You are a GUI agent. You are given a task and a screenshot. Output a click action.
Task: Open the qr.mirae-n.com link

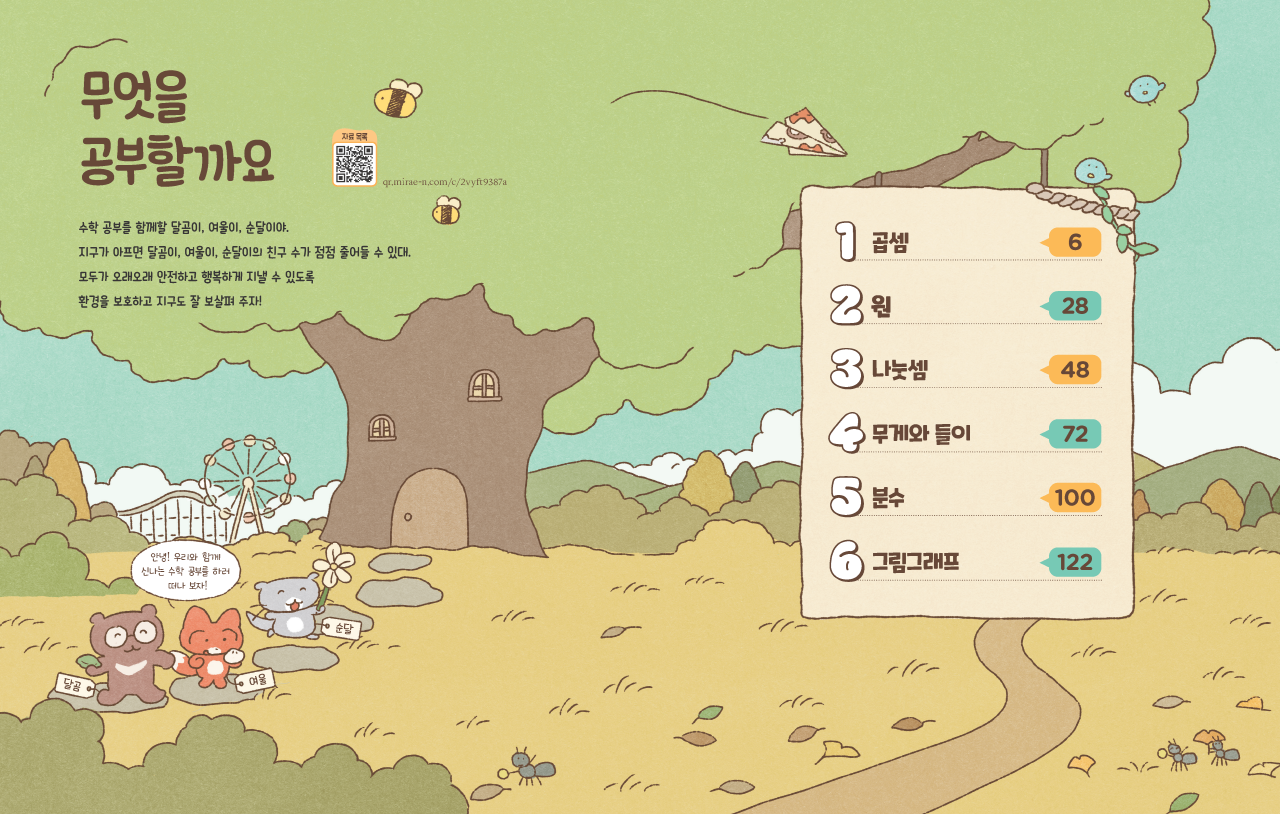tap(445, 182)
